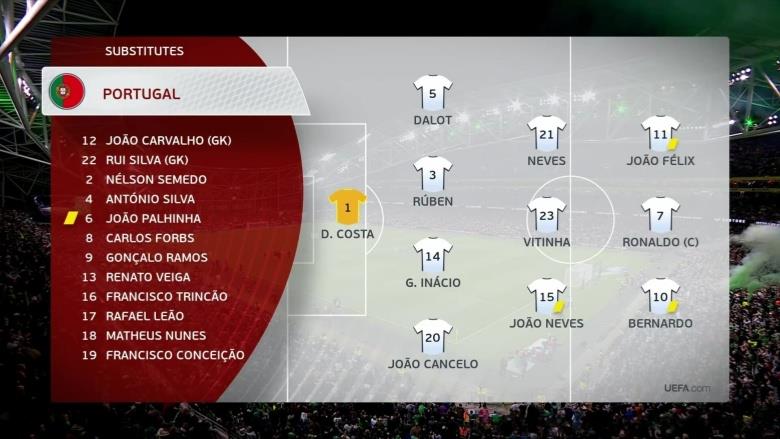
Task: Select Rúben's number 3 shirt
Action: tap(432, 174)
